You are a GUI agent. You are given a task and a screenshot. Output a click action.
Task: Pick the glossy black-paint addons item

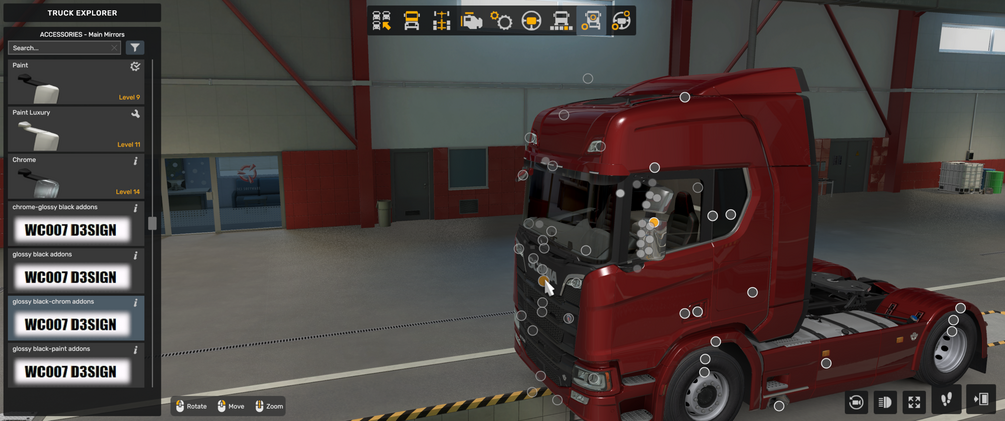pyautogui.click(x=75, y=365)
